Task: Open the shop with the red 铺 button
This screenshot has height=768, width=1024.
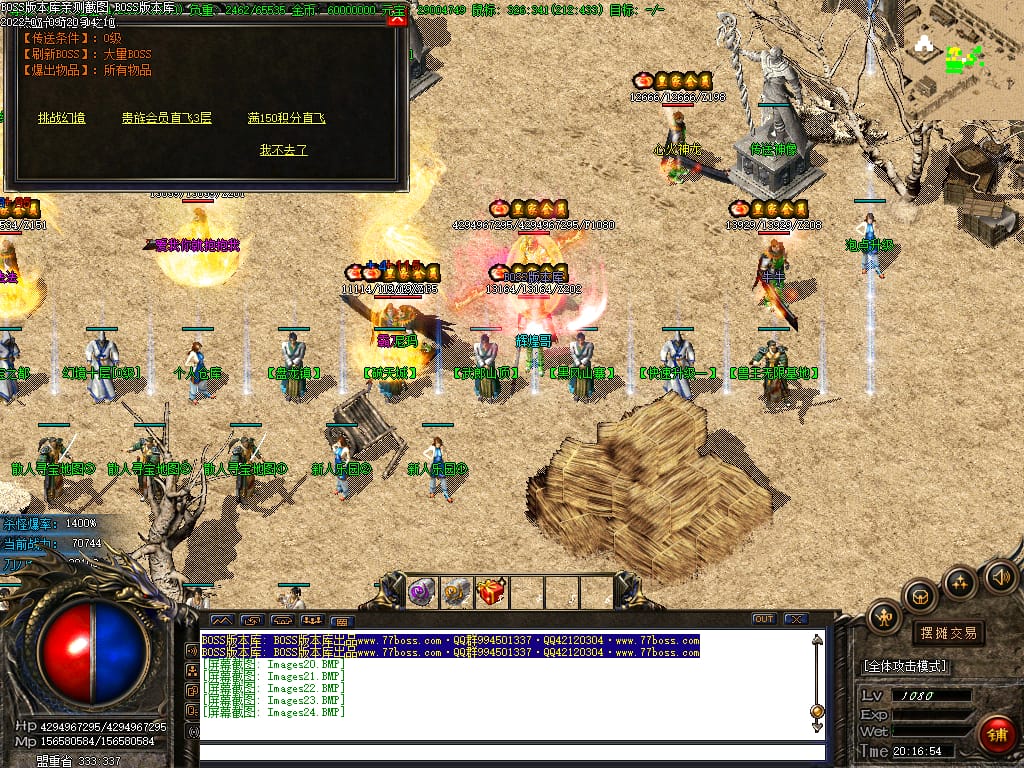Action: pos(996,734)
